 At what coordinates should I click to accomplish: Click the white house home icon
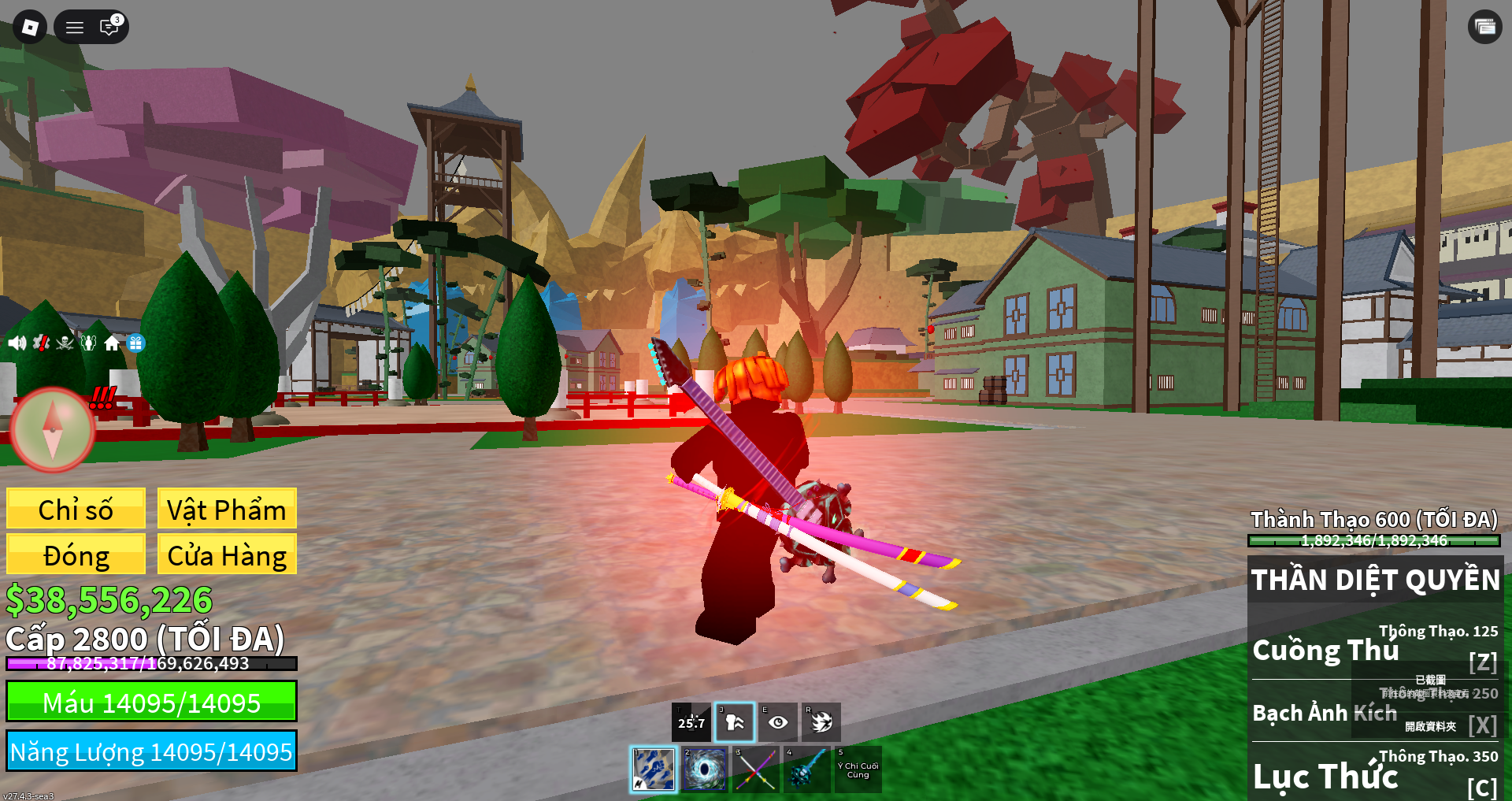112,343
